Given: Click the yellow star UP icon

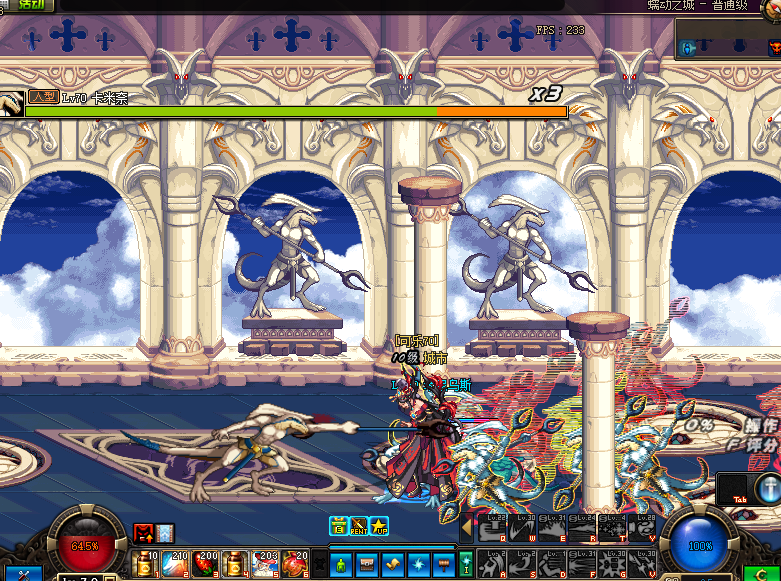Looking at the screenshot, I should (x=378, y=526).
